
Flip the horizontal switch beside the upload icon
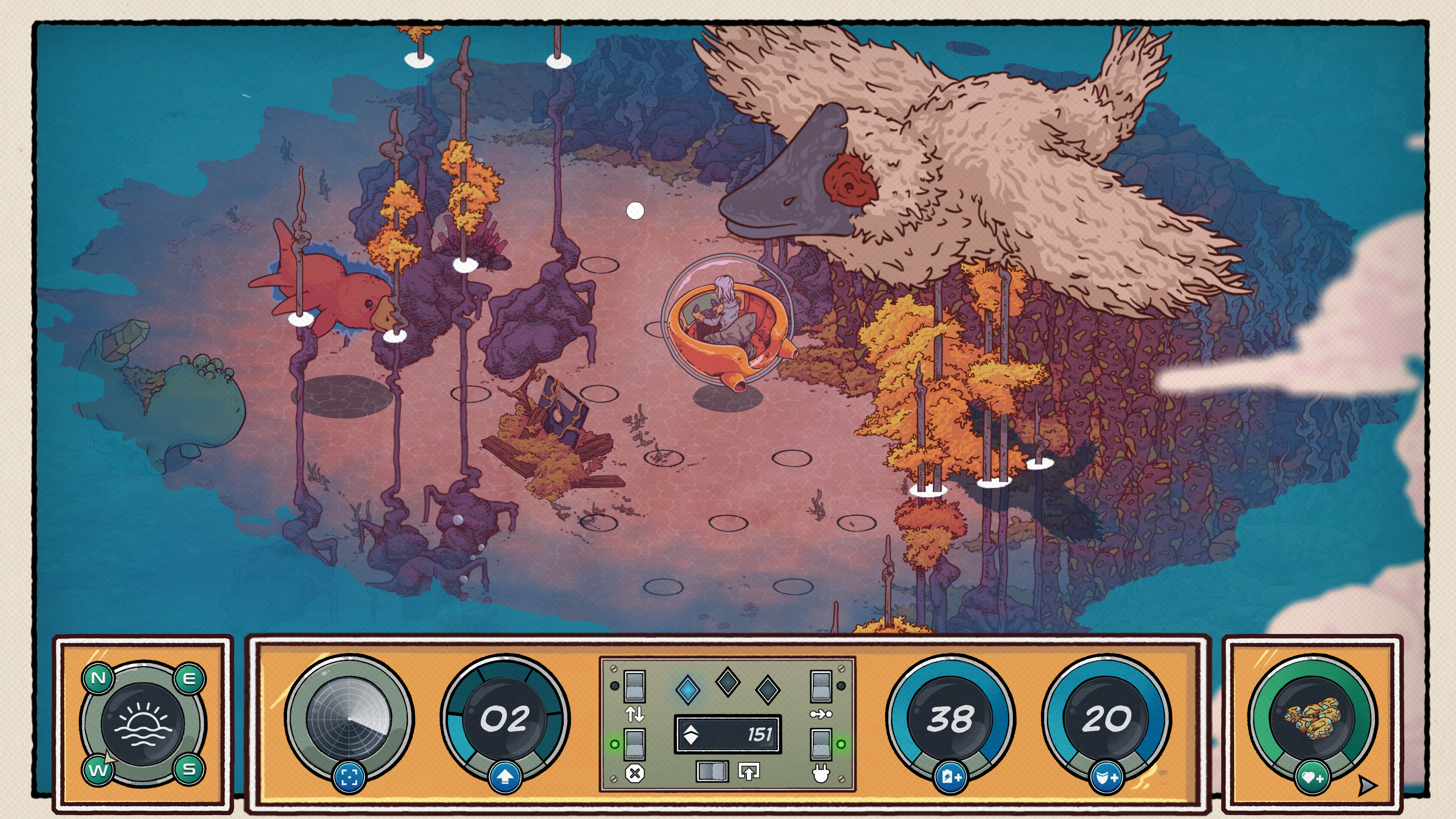712,771
